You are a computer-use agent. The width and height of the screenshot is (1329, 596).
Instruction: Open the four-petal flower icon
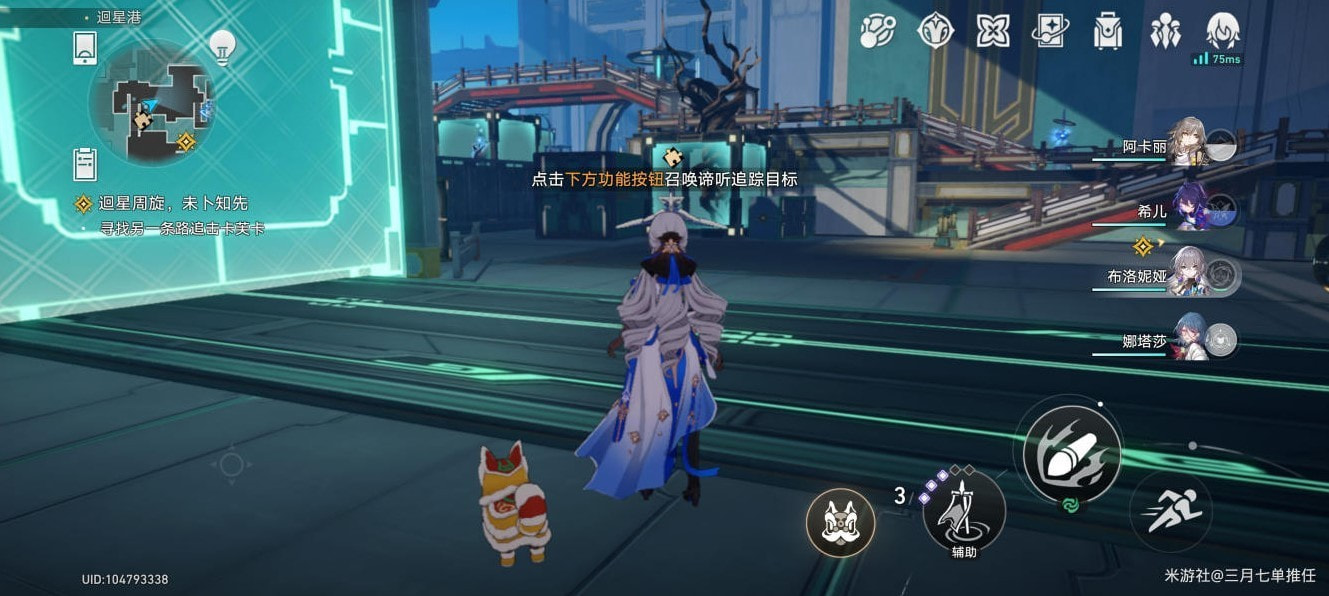pos(992,31)
